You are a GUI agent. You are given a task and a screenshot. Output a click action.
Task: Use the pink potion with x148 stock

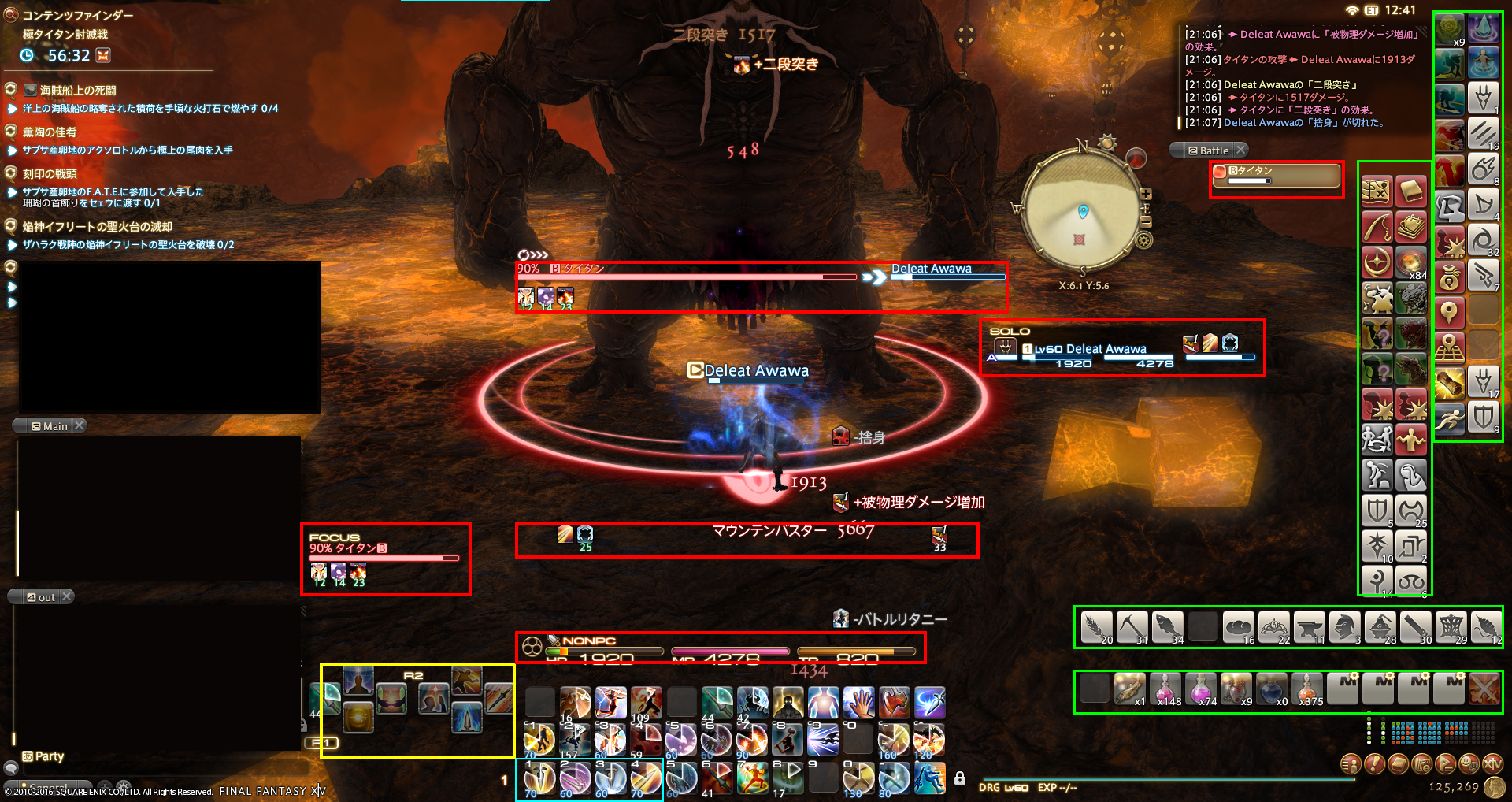tap(1165, 688)
